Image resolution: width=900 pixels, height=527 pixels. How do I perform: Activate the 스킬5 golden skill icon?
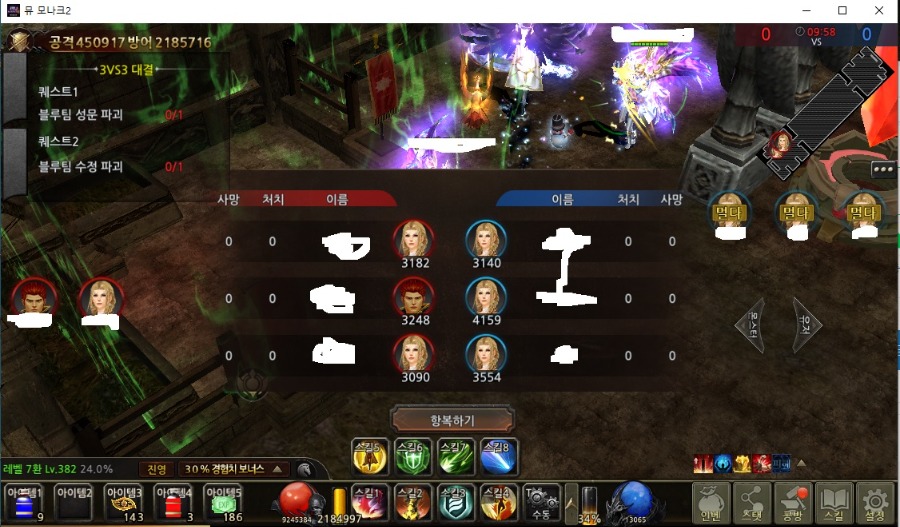pos(369,455)
